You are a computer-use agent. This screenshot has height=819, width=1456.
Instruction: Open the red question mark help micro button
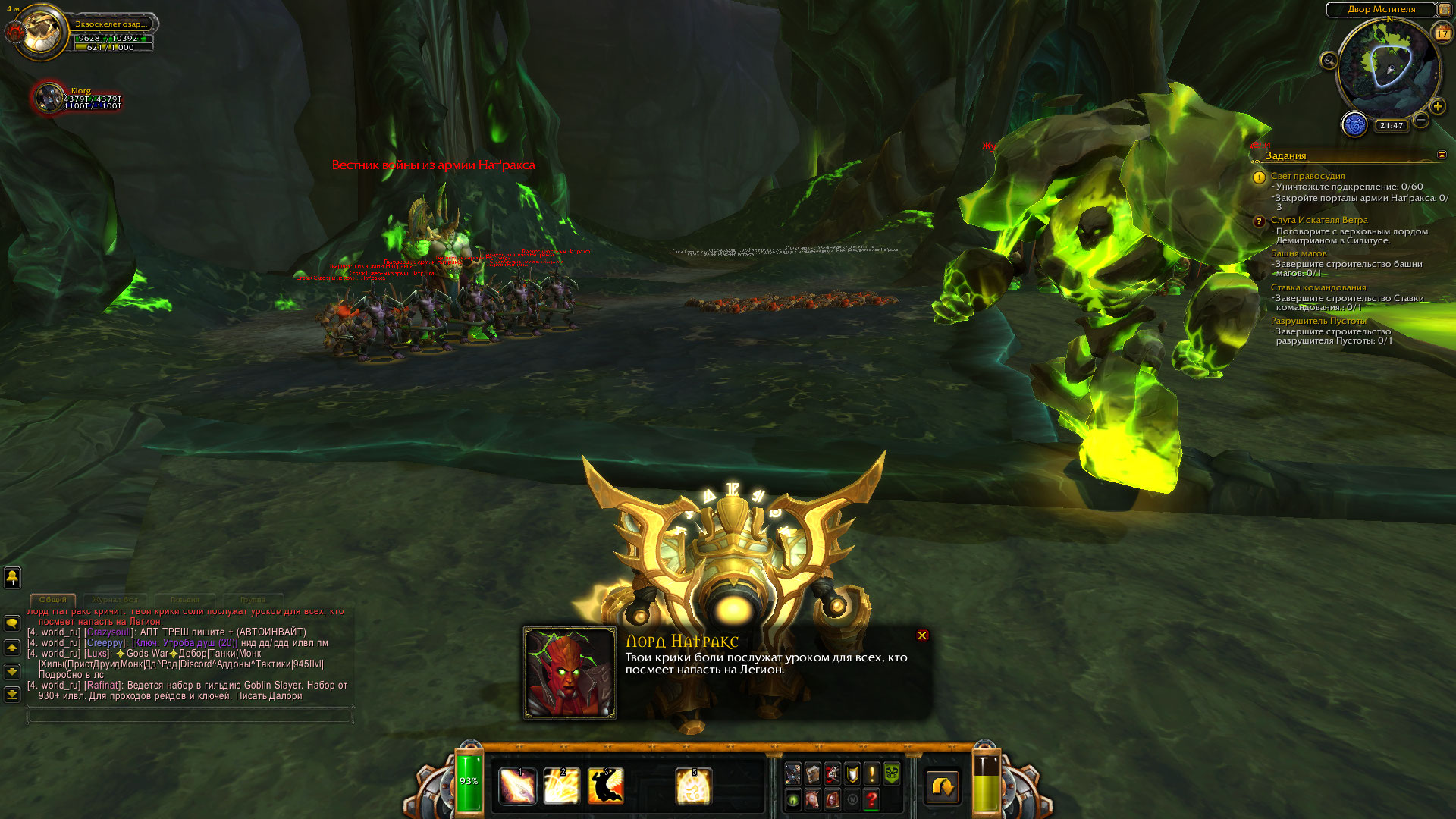pos(871,799)
